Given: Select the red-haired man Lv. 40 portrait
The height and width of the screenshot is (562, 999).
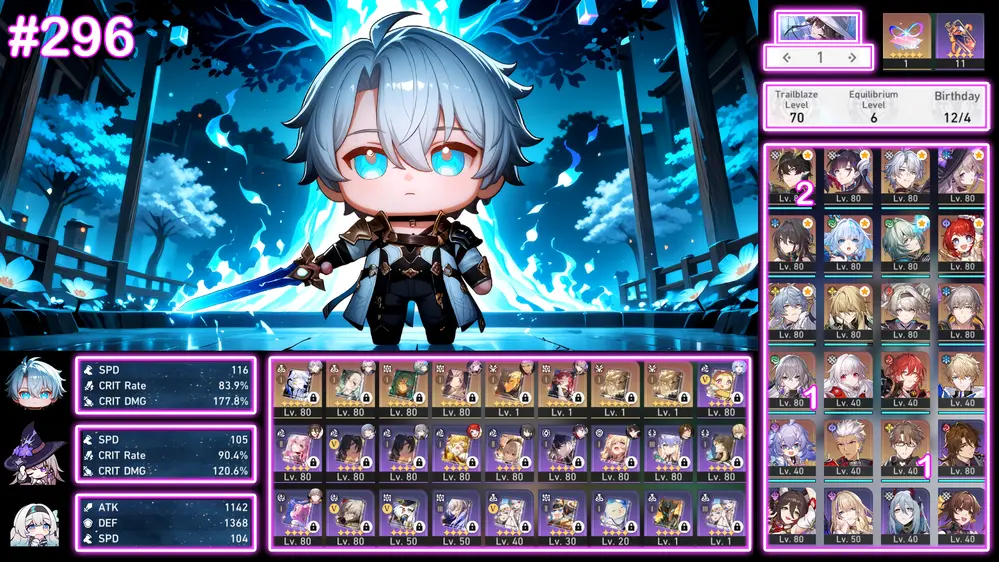Looking at the screenshot, I should [x=905, y=377].
